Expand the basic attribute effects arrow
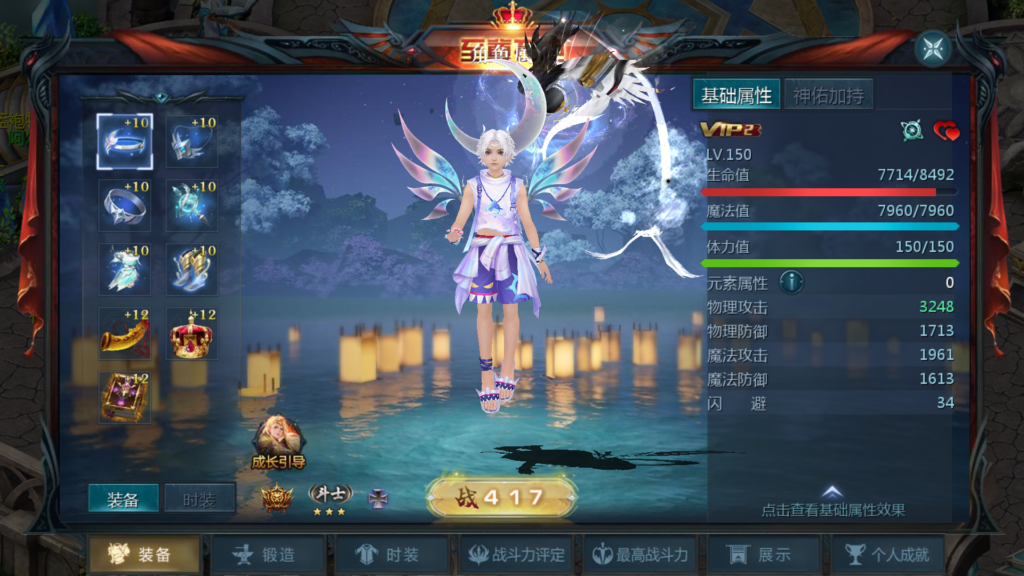Screen dimensions: 1024x576 (832, 492)
